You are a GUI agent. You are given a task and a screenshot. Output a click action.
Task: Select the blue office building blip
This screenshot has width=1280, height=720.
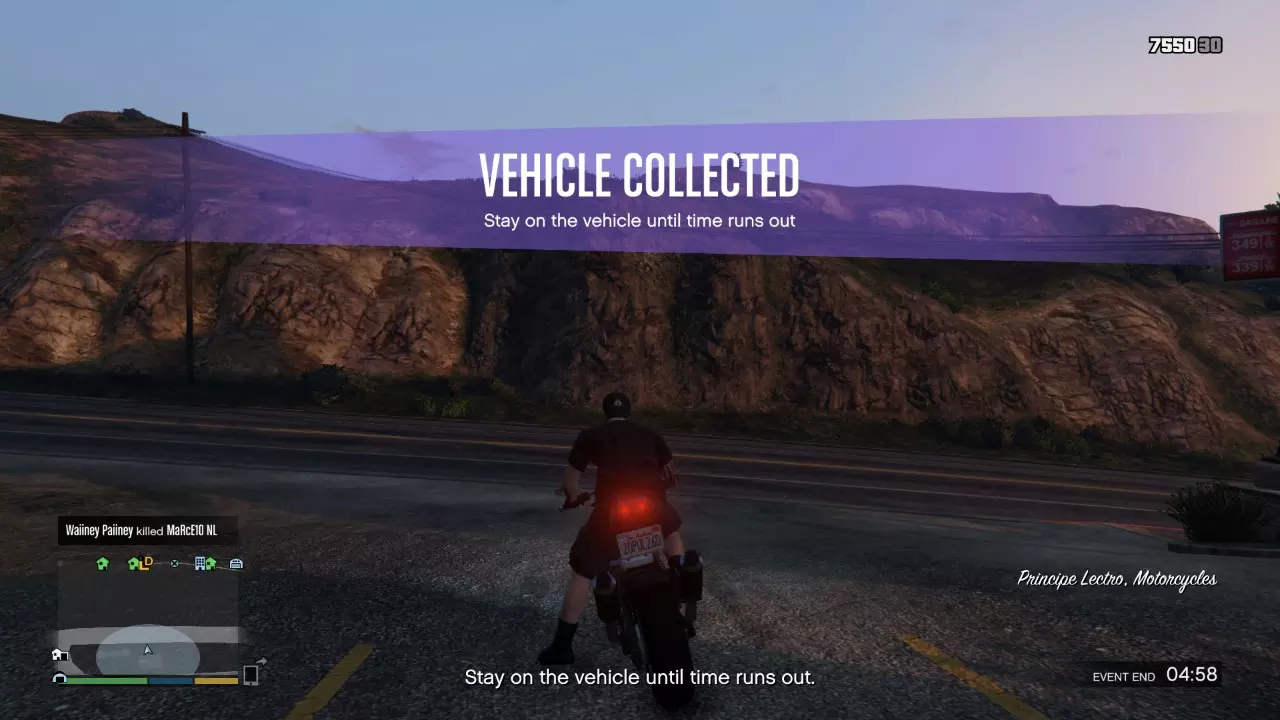pyautogui.click(x=200, y=562)
